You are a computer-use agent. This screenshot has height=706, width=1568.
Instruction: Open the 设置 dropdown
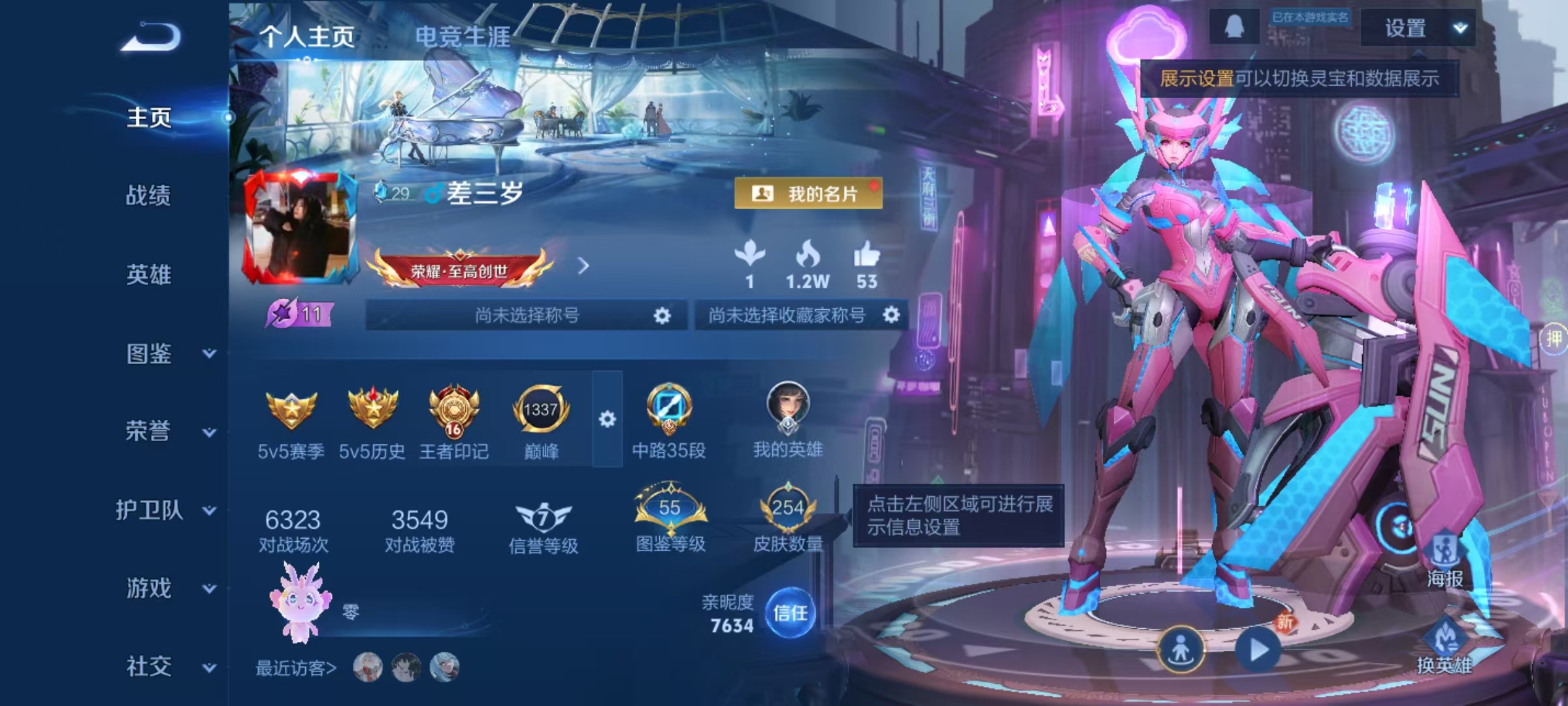point(1418,28)
